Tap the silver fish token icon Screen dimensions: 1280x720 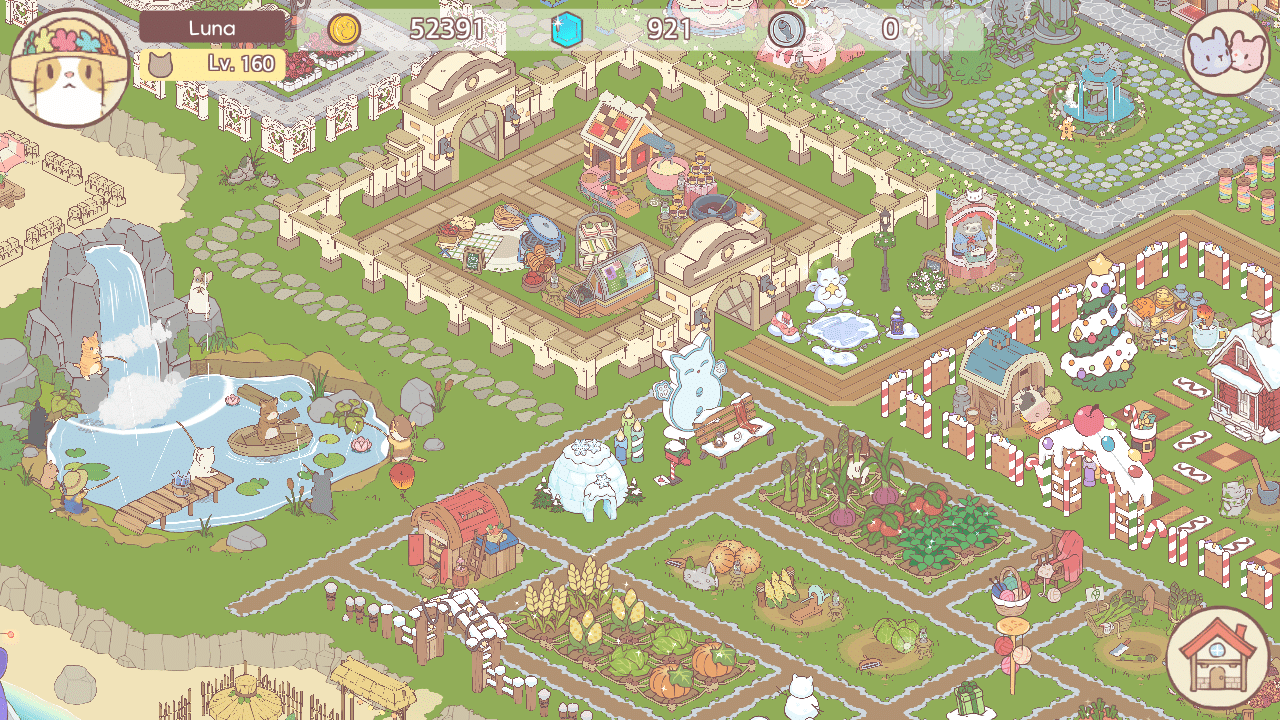pos(787,30)
